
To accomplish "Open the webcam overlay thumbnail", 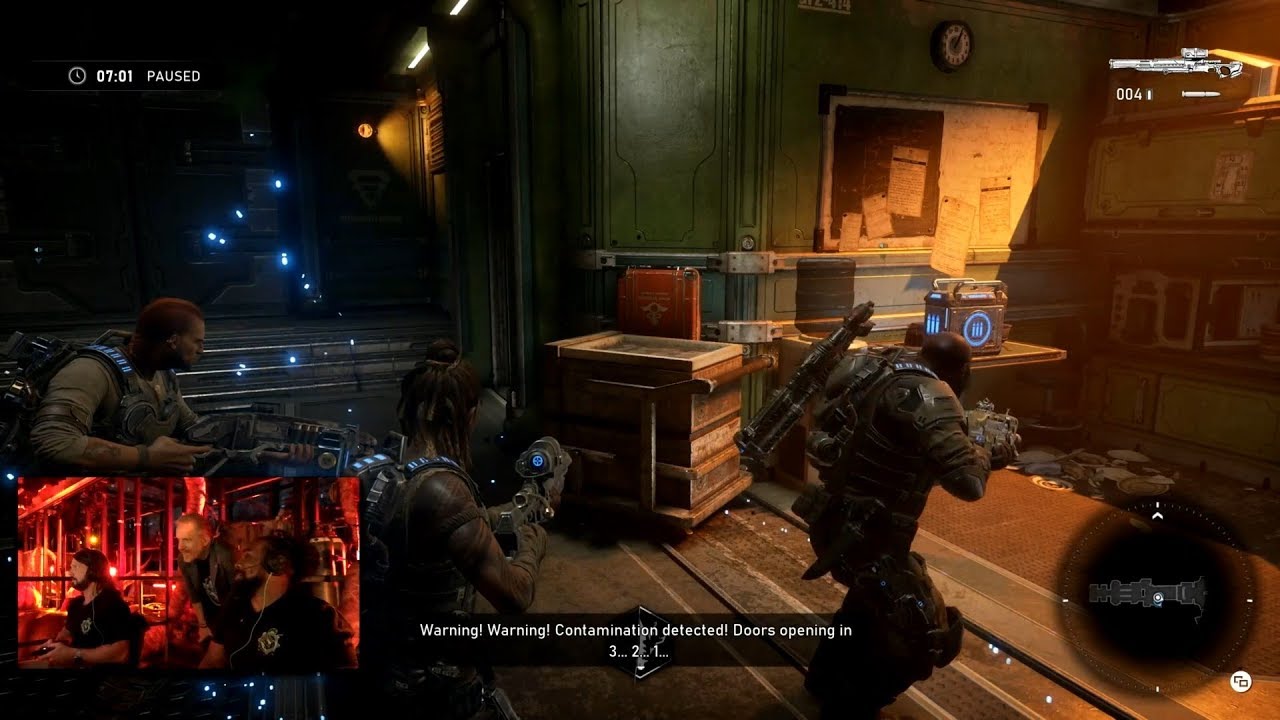I will [188, 572].
